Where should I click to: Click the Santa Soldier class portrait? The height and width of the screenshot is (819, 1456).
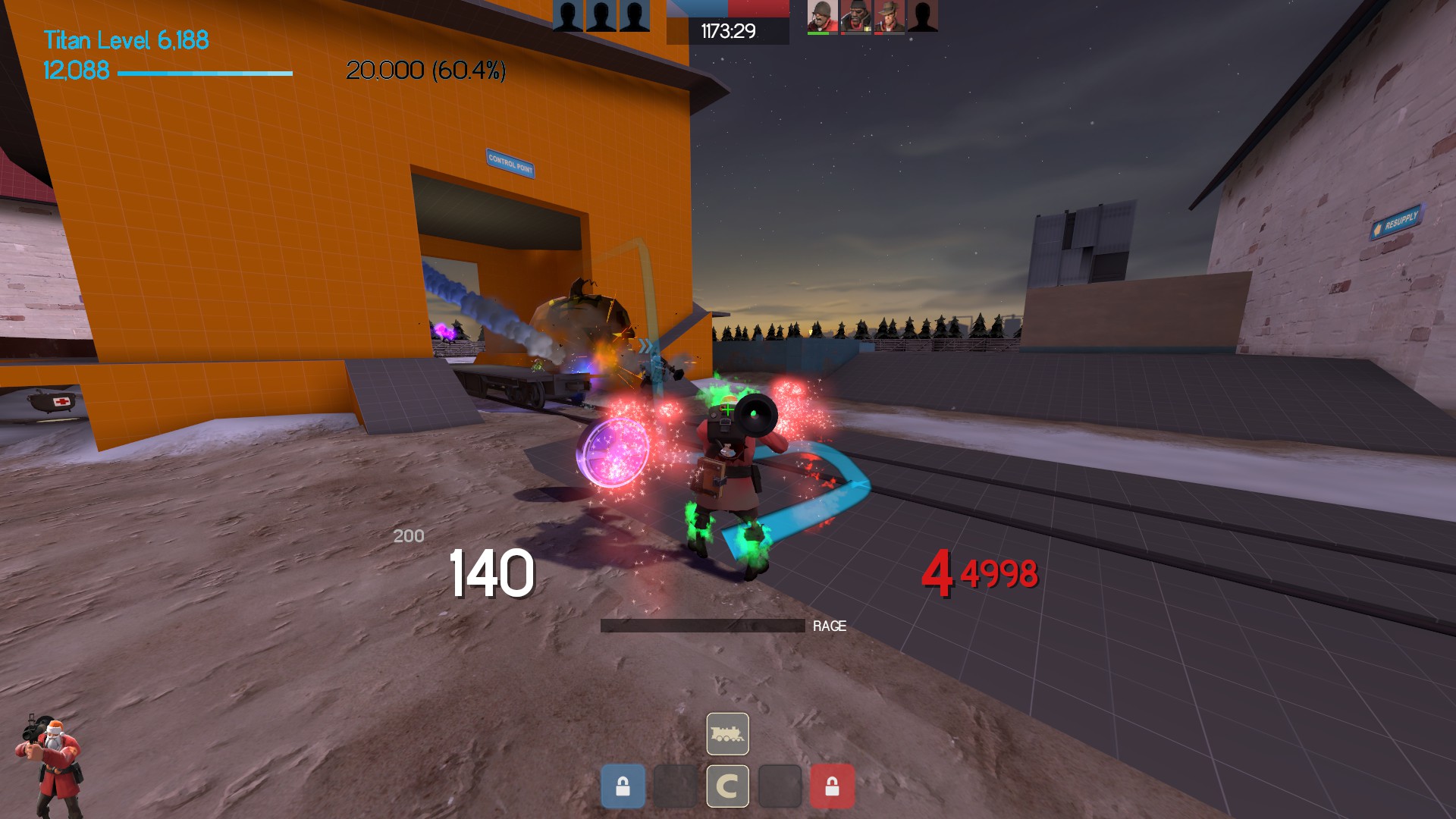click(x=50, y=764)
